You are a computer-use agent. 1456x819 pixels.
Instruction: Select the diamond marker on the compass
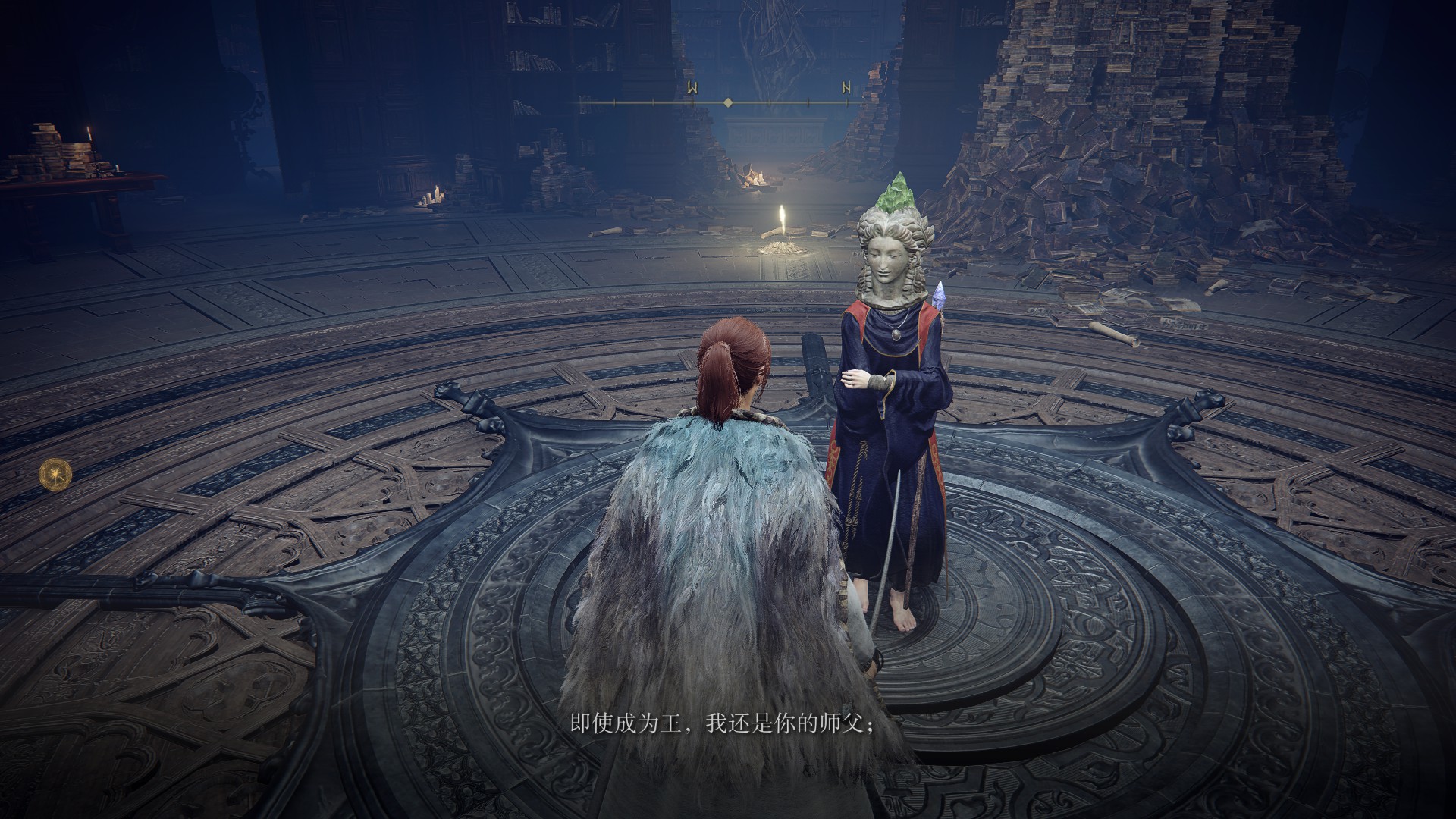click(728, 102)
